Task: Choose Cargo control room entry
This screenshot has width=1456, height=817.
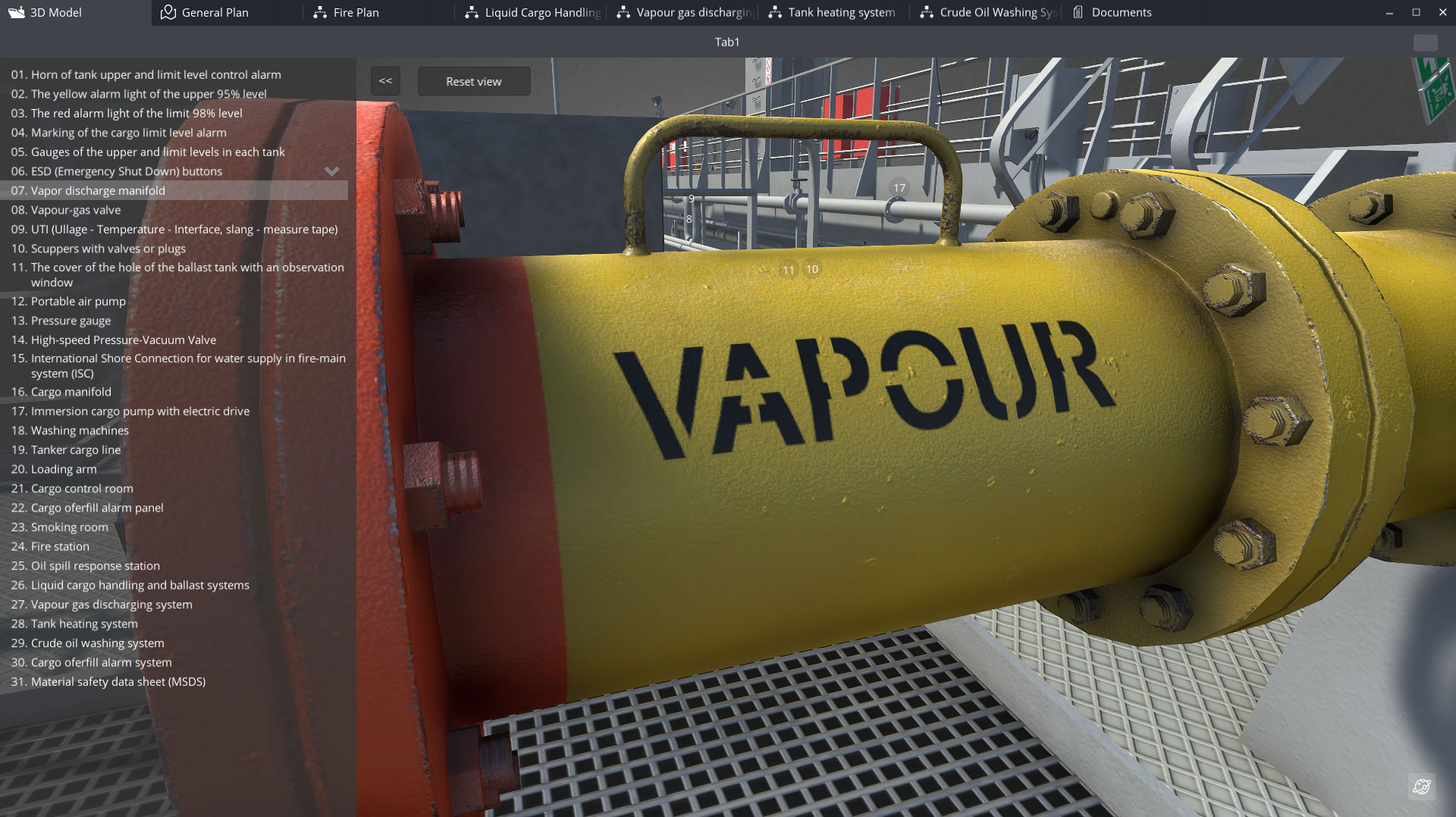Action: [x=82, y=489]
